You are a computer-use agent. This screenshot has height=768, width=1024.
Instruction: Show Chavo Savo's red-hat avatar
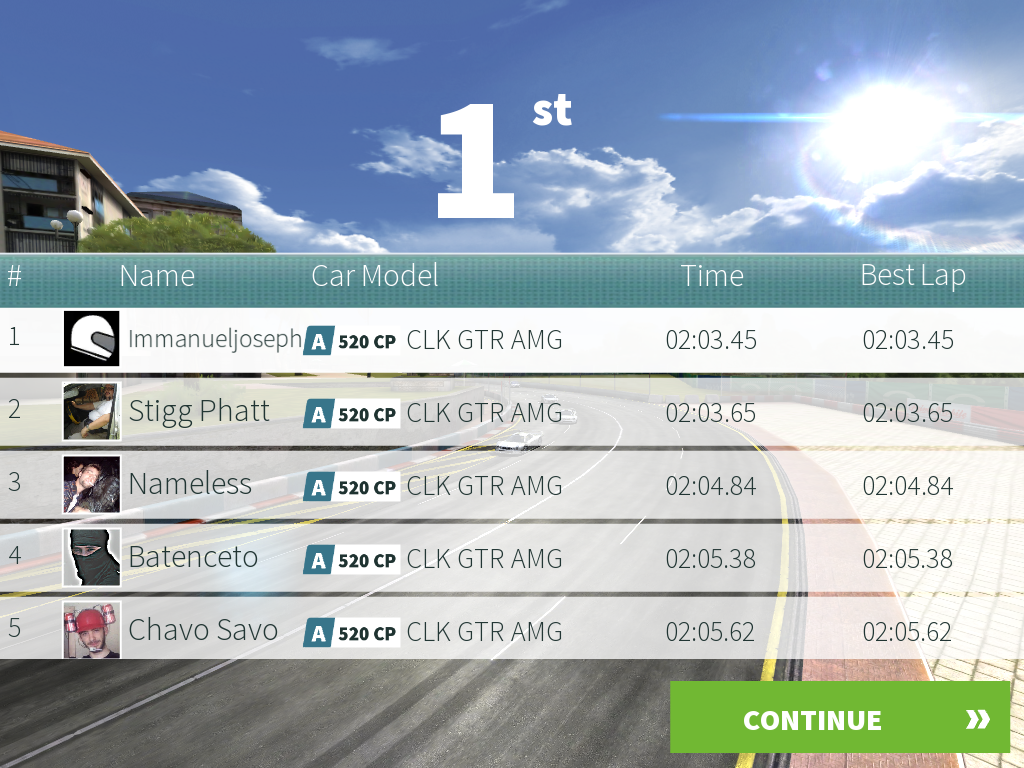(92, 630)
